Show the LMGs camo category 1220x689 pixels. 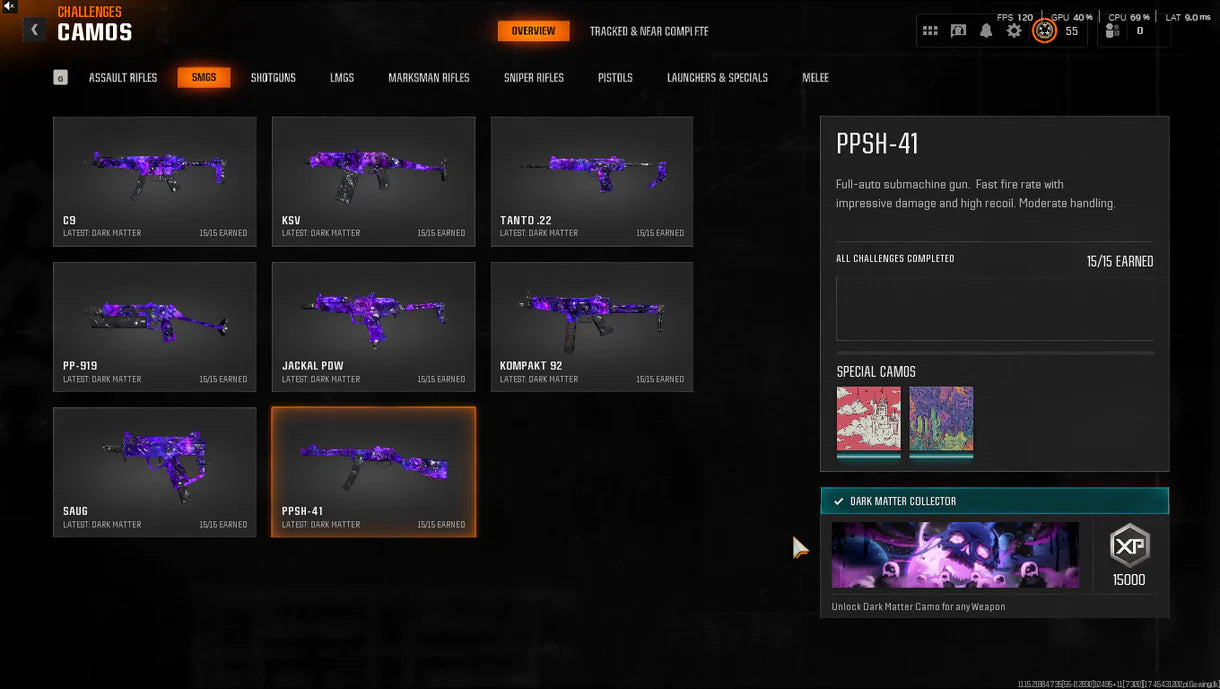click(x=342, y=77)
